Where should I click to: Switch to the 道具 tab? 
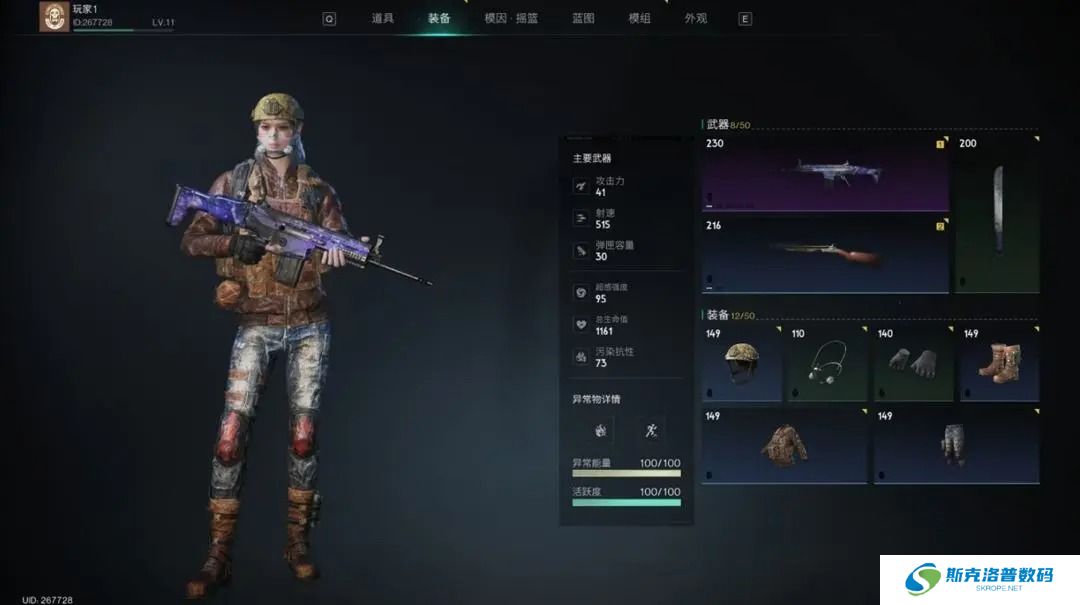382,18
